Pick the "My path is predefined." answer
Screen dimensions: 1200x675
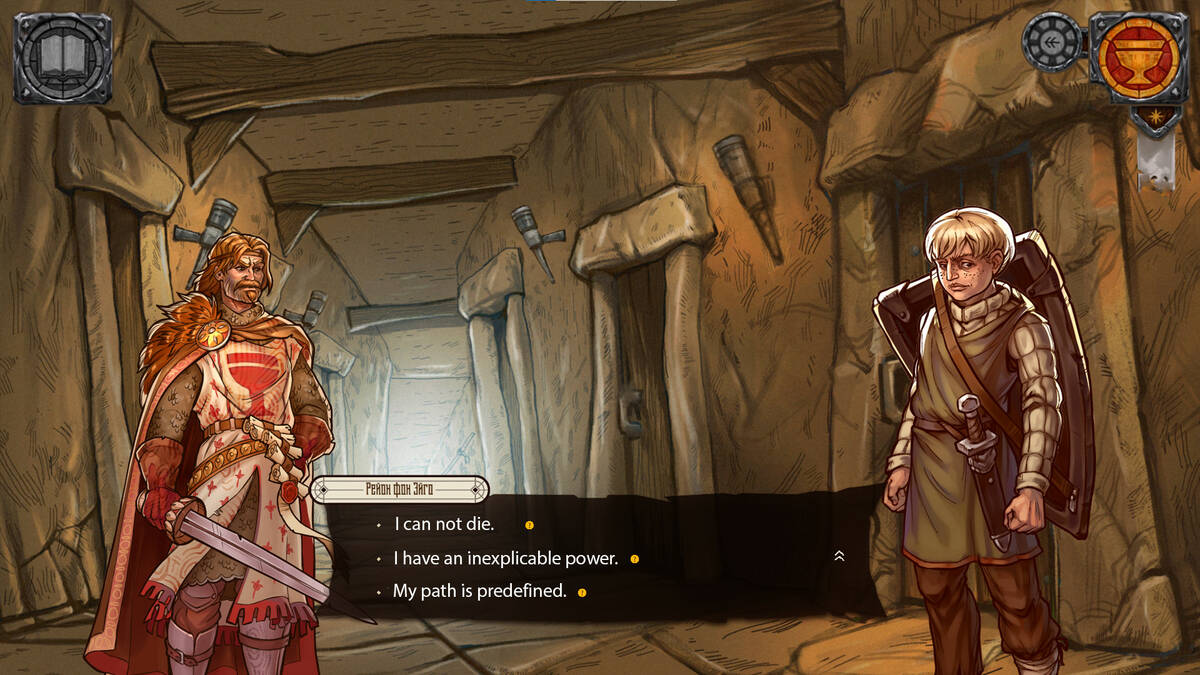[x=479, y=591]
